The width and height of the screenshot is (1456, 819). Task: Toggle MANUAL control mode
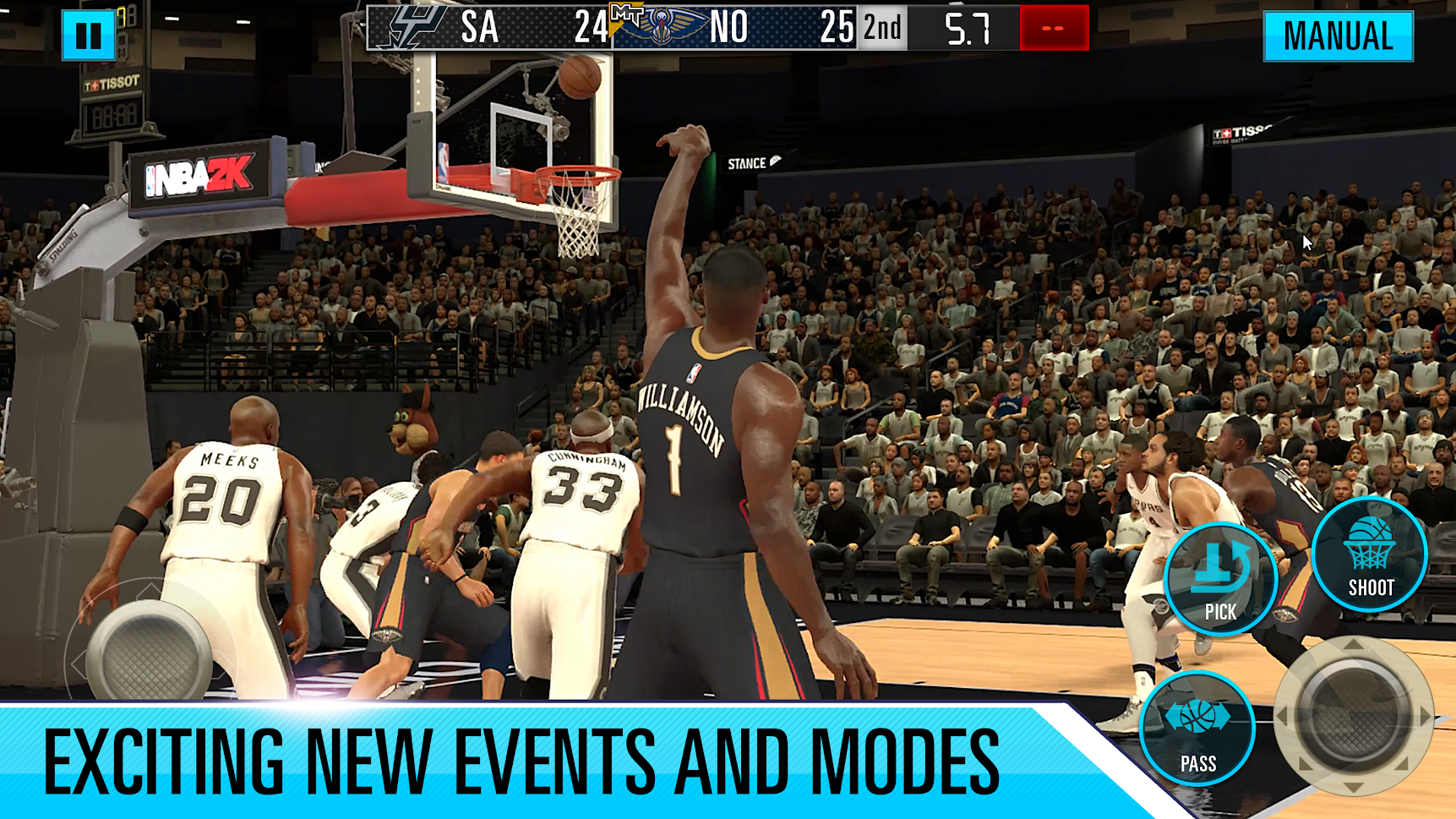coord(1338,35)
